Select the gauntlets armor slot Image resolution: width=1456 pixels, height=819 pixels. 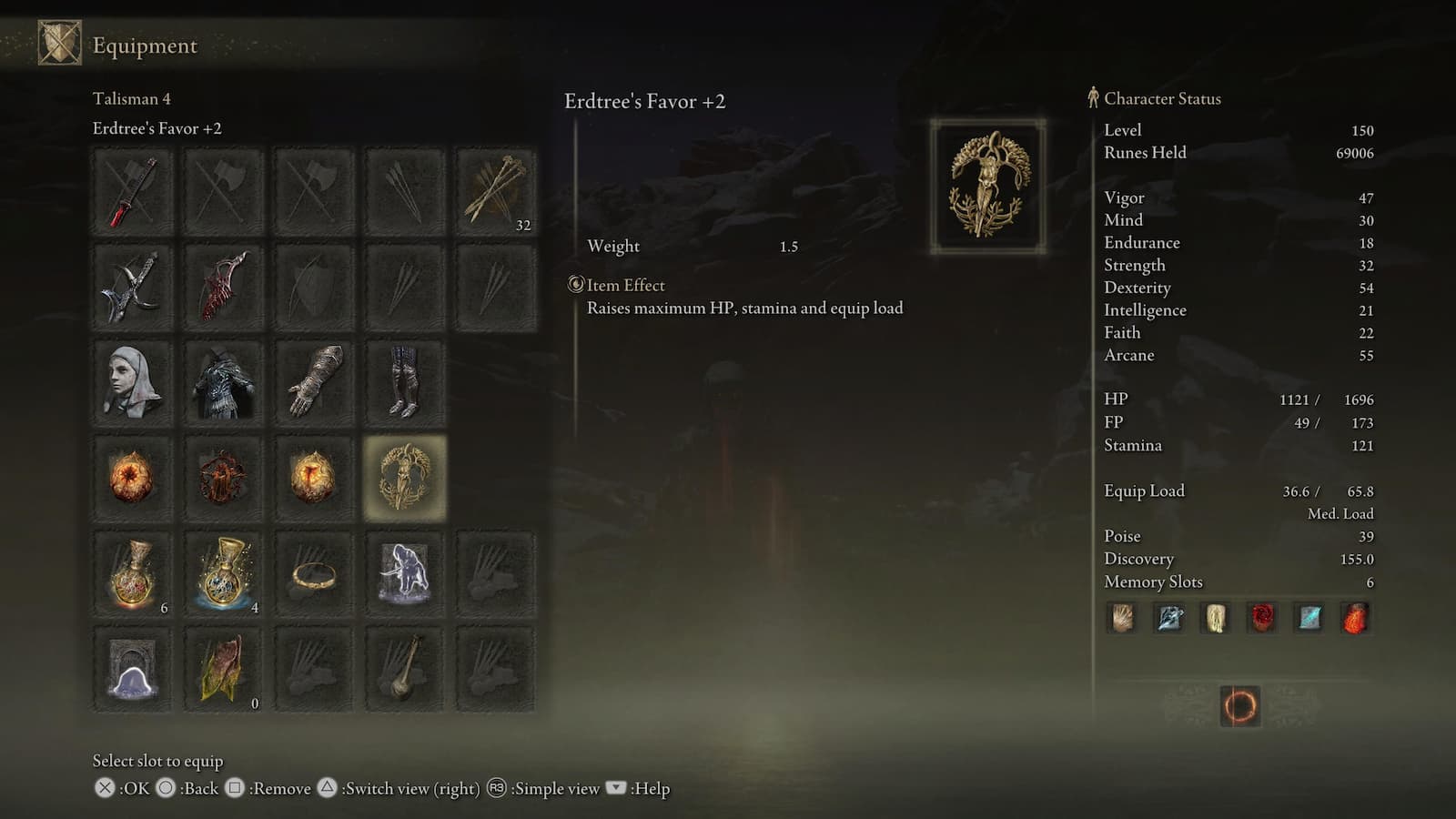coord(314,382)
